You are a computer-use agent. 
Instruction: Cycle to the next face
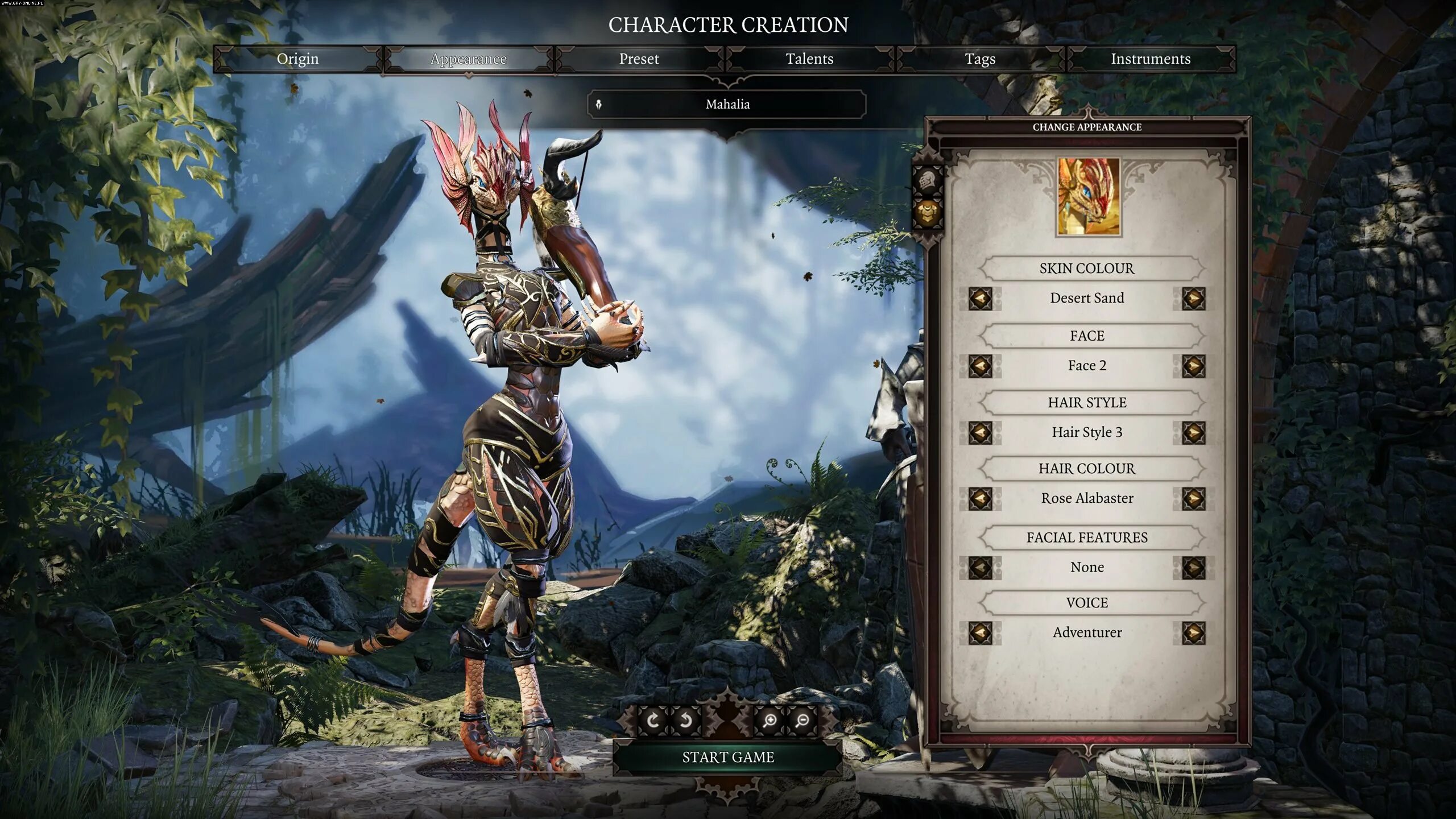(1193, 366)
